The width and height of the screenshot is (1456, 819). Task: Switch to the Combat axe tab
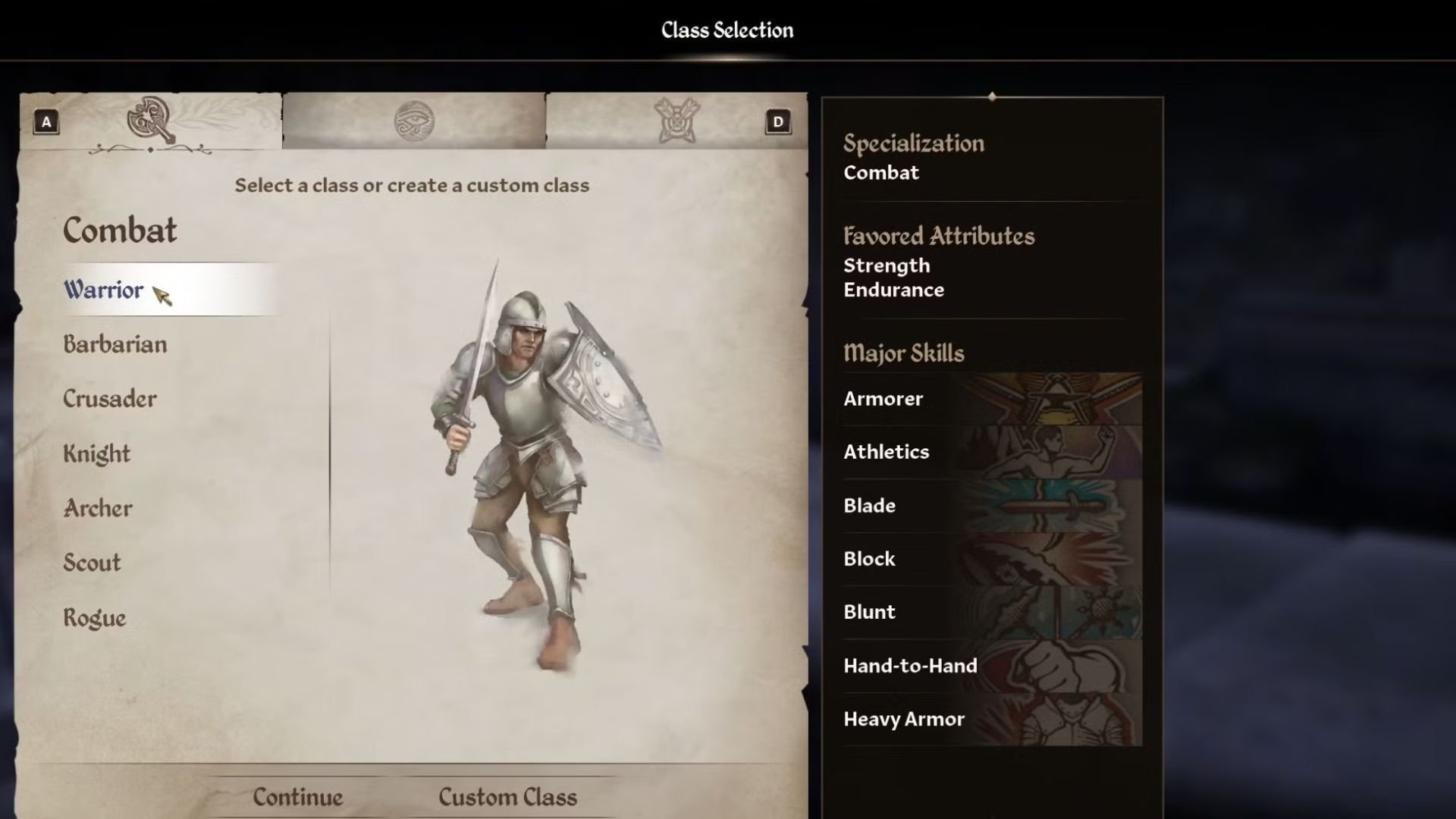(151, 121)
